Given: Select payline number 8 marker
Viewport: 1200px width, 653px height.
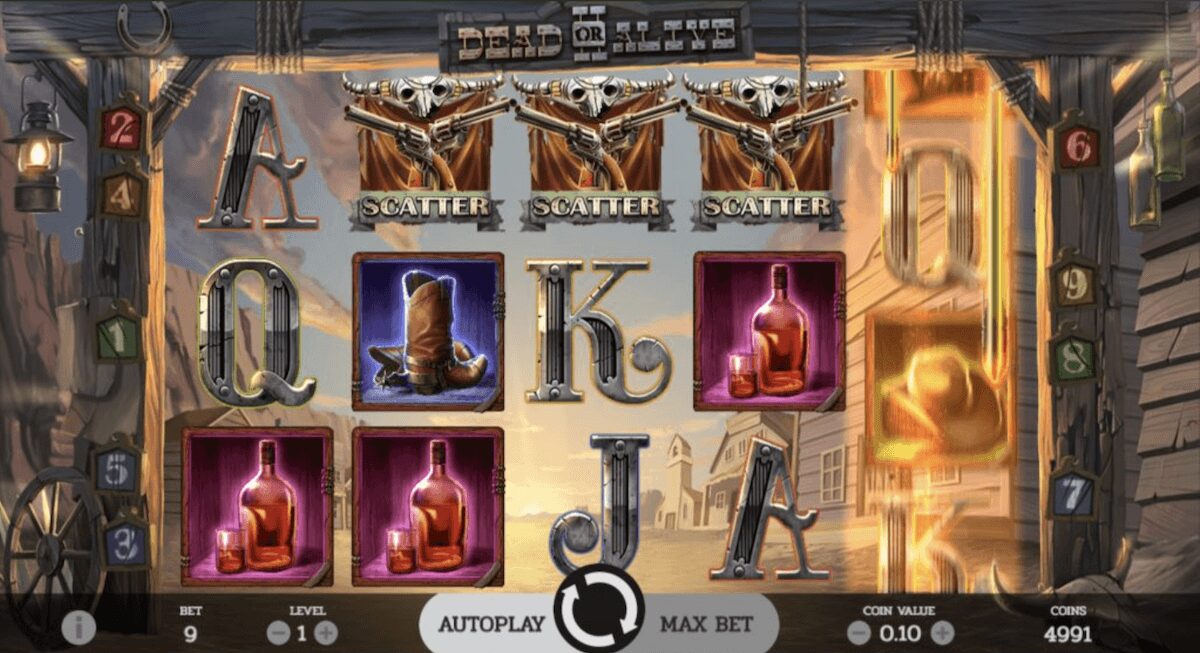Looking at the screenshot, I should coord(1072,357).
